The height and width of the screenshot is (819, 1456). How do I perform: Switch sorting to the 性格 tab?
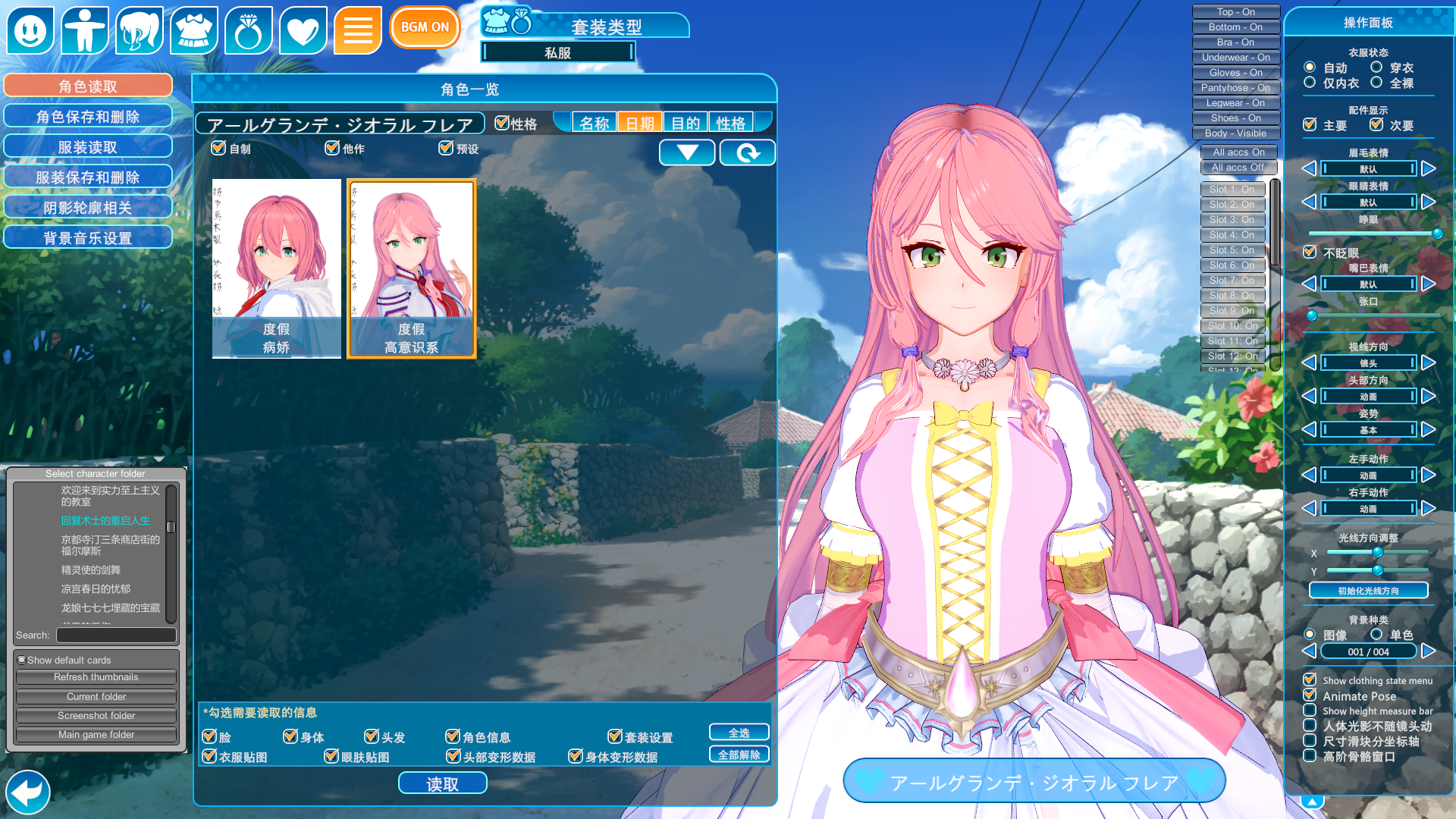(730, 123)
